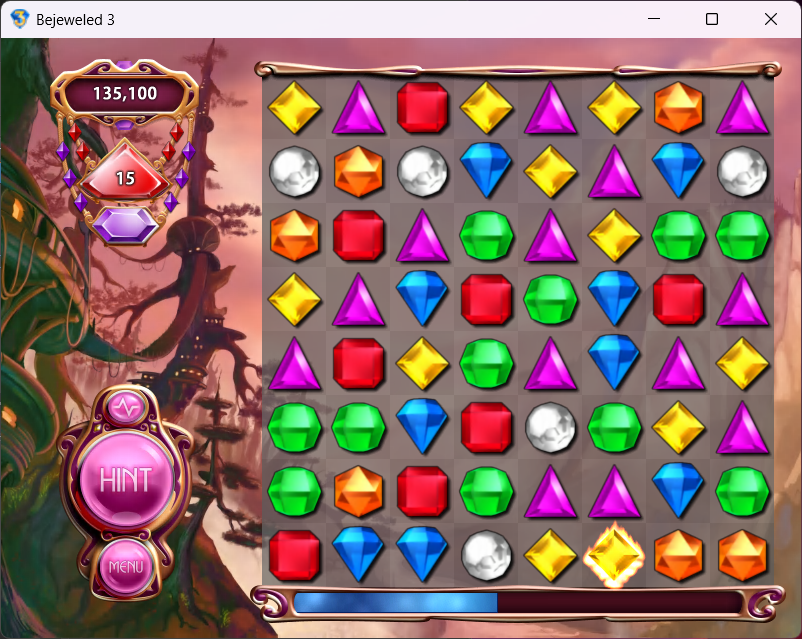Pick the white gem between red and green gems
Screen dimensions: 802x639
pos(549,425)
